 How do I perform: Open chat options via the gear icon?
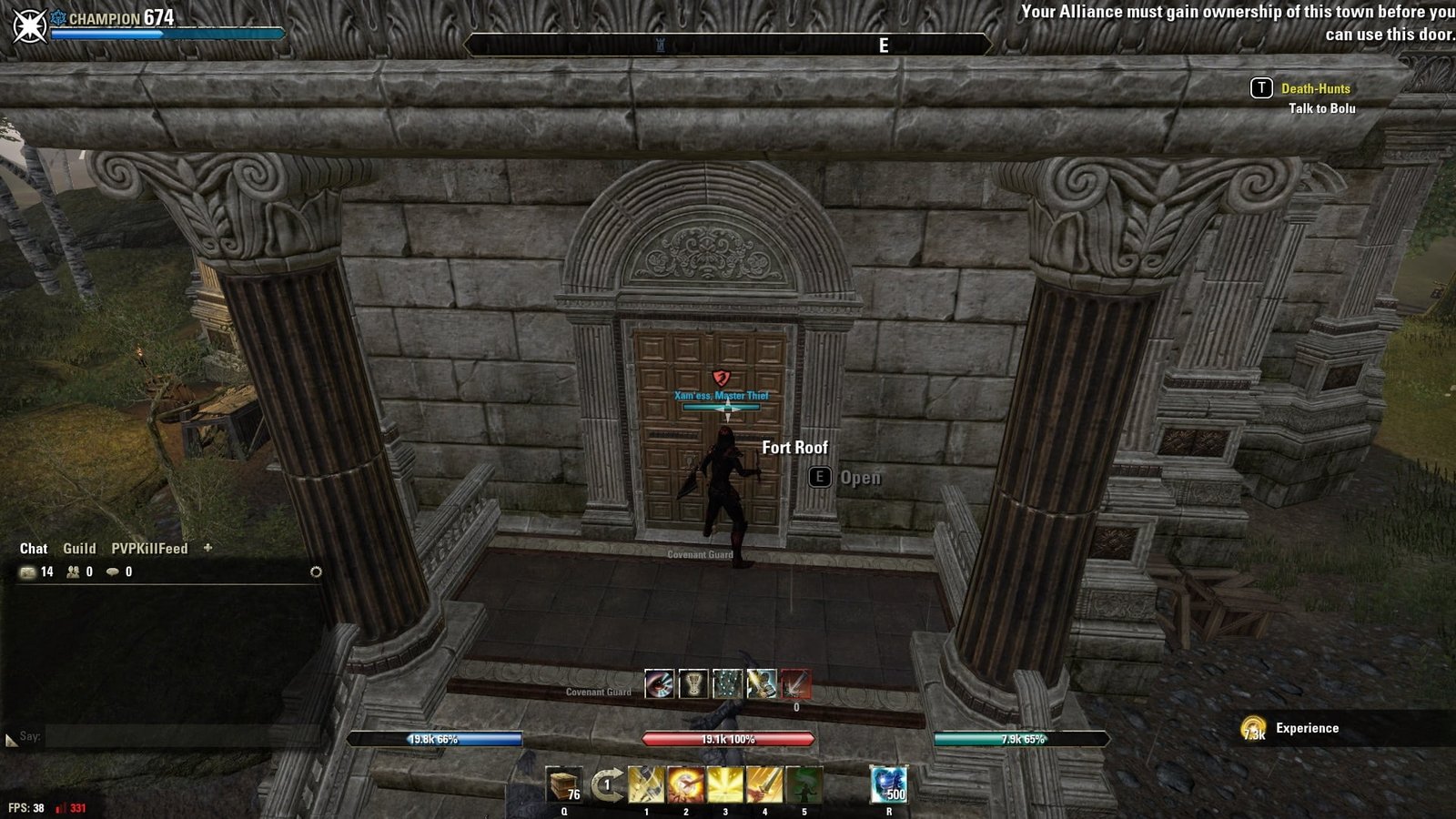[316, 572]
